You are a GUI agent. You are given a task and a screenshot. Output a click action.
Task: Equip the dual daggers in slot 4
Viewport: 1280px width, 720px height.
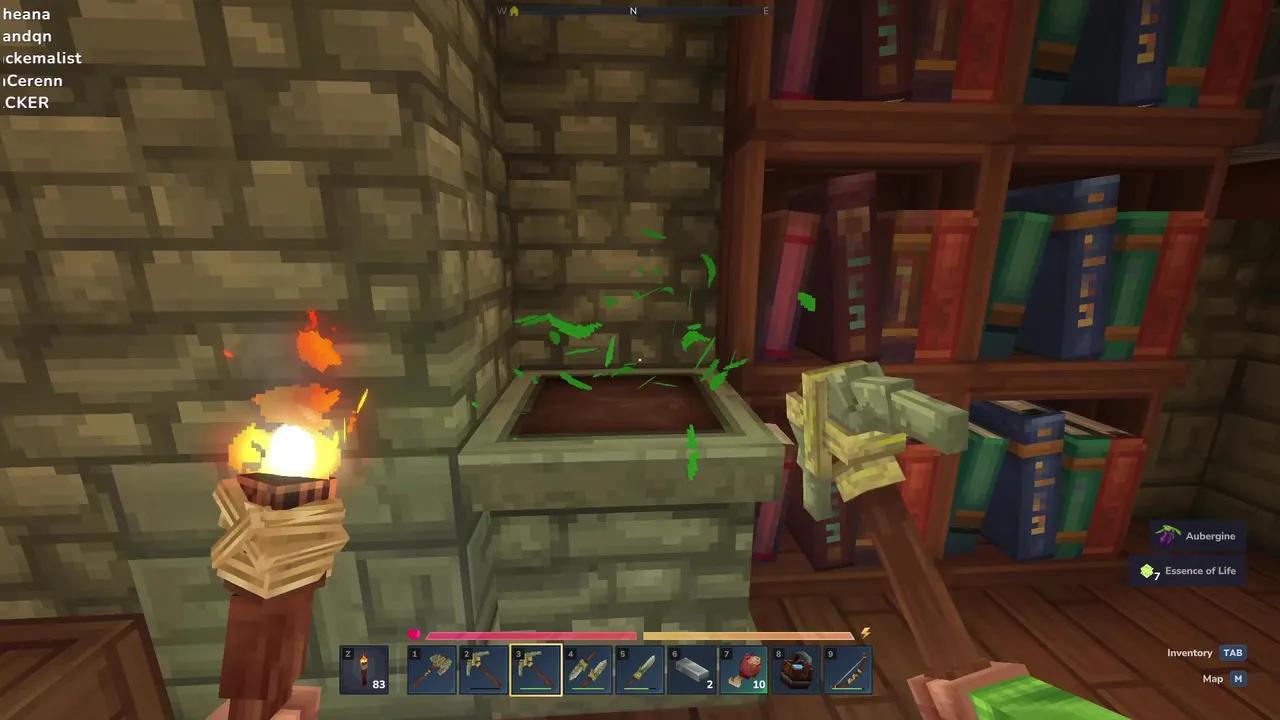[x=588, y=669]
